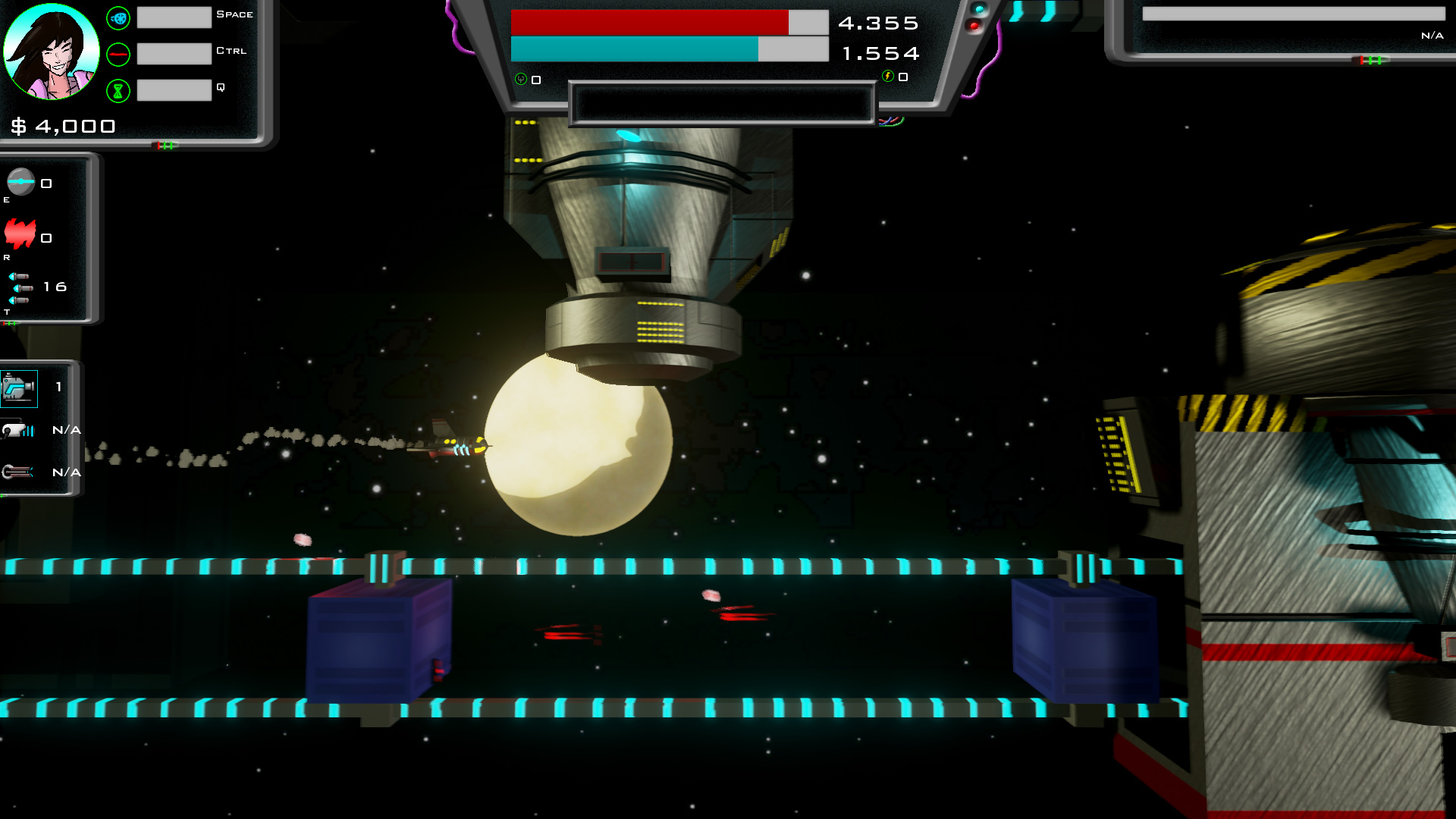The image size is (1456, 819).
Task: Fire the triple missiles item
Action: [20, 288]
